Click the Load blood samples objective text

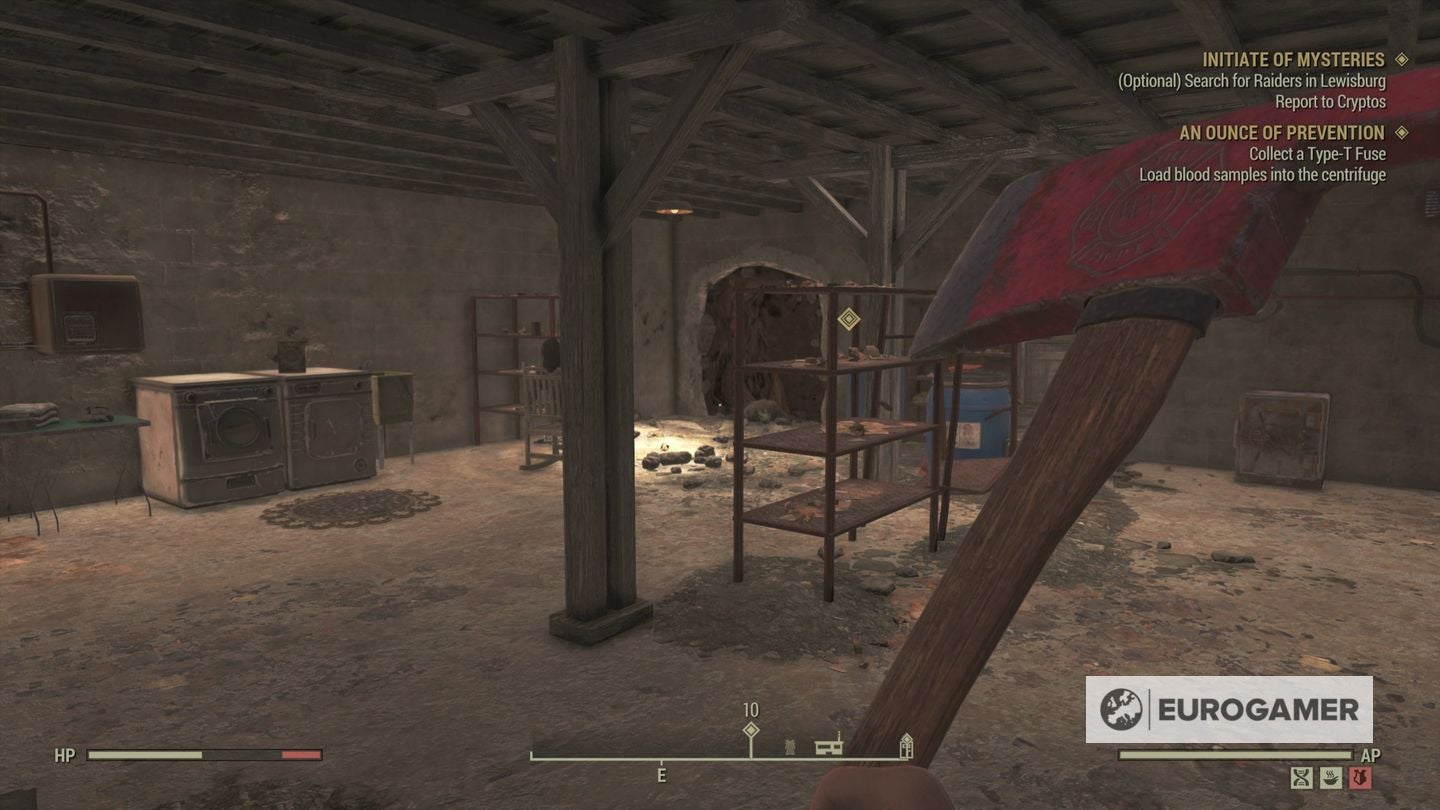click(1262, 174)
